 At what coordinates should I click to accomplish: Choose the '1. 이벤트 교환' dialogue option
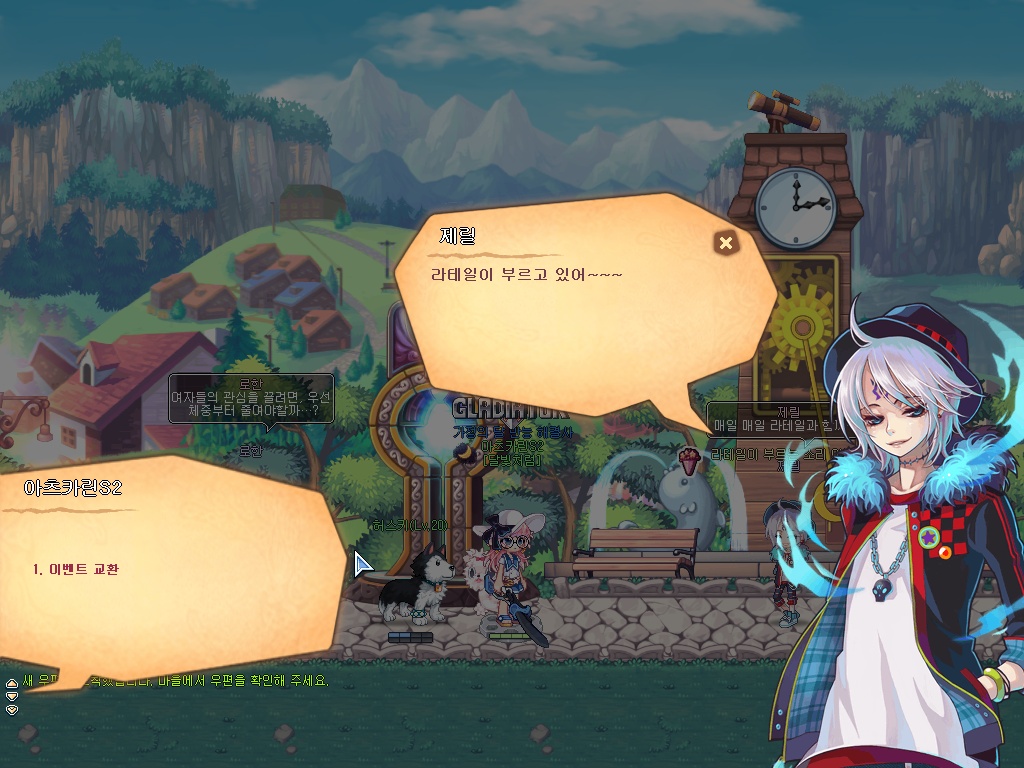tap(76, 569)
